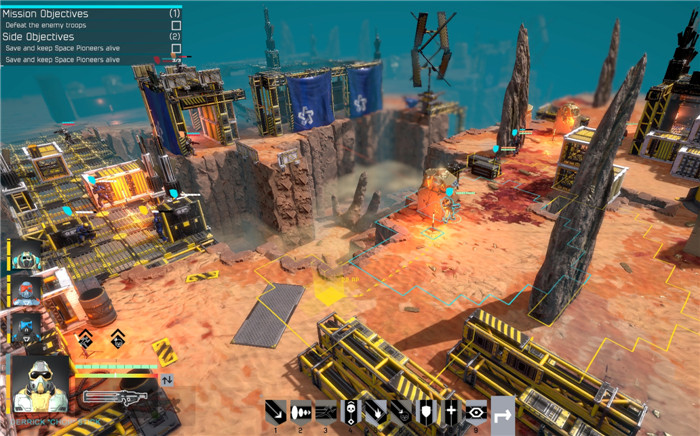This screenshot has height=436, width=700.
Task: Select the red-visor squad member portrait
Action: [27, 292]
